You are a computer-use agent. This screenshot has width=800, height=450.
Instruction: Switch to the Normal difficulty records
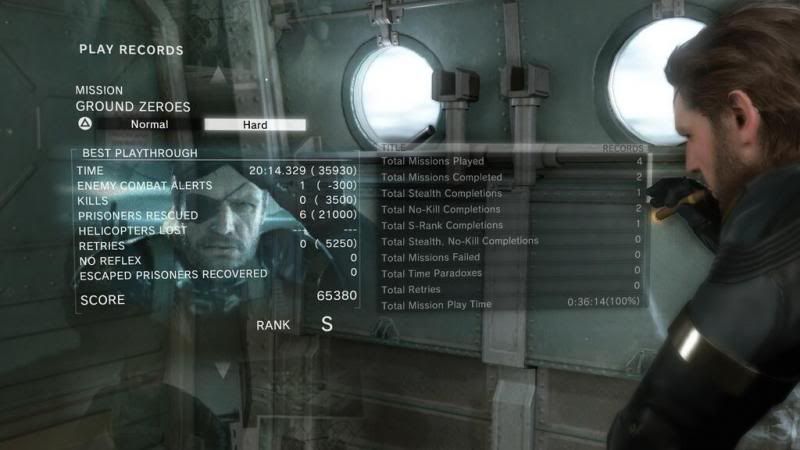point(149,125)
